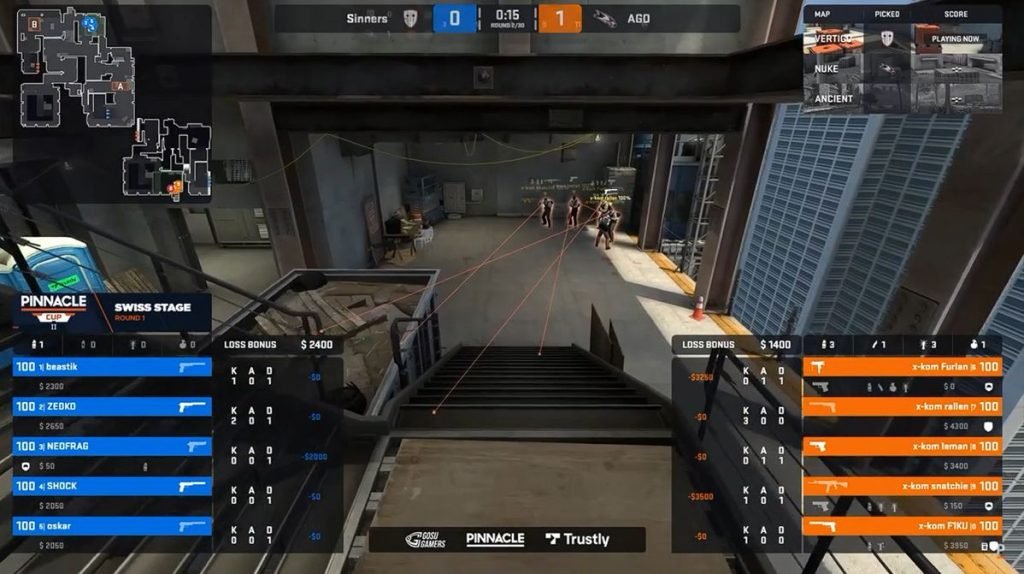Click x-kom snatchie's player row
The height and width of the screenshot is (574, 1024).
[902, 486]
